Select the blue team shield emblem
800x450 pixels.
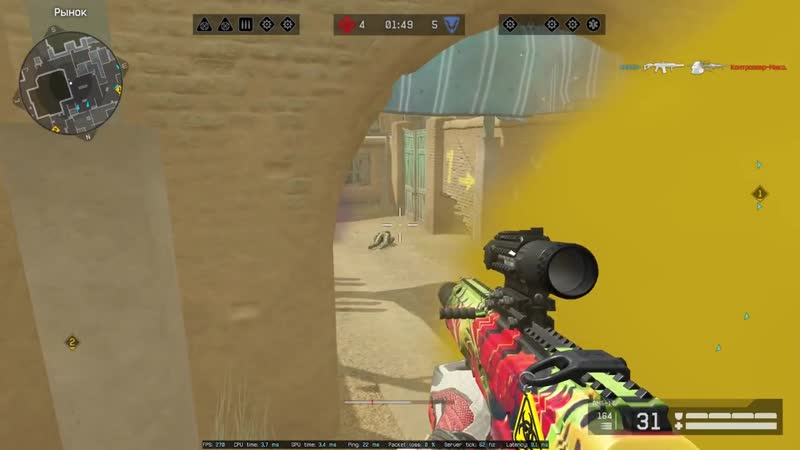pyautogui.click(x=453, y=23)
